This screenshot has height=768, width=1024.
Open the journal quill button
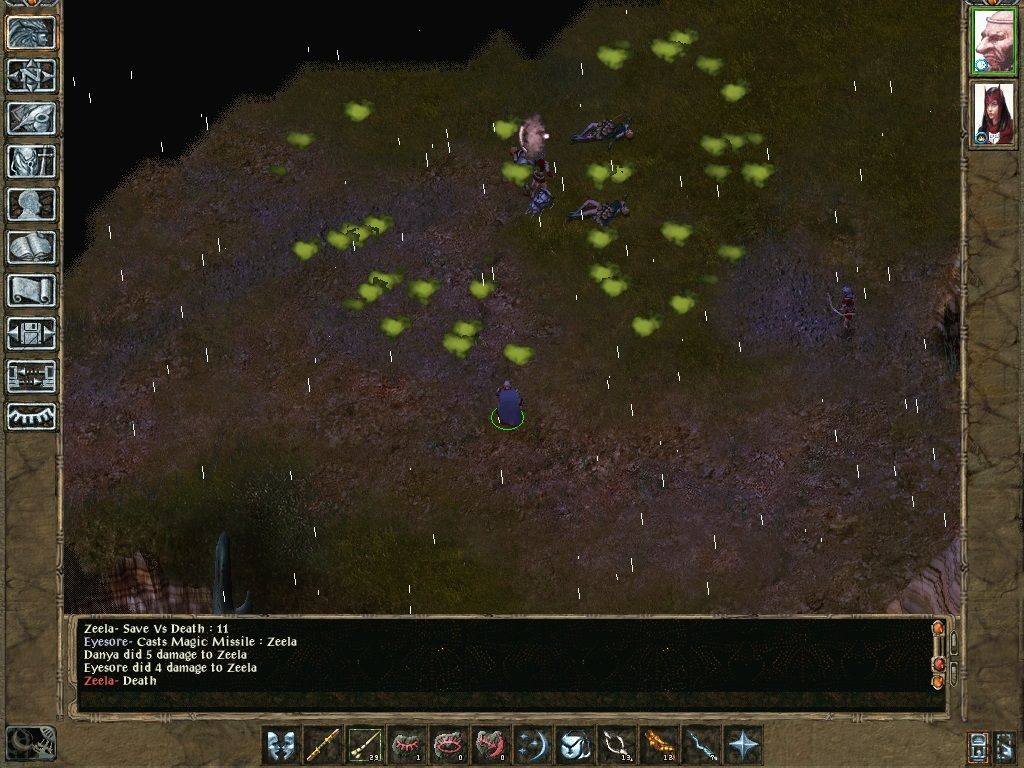pos(31,118)
